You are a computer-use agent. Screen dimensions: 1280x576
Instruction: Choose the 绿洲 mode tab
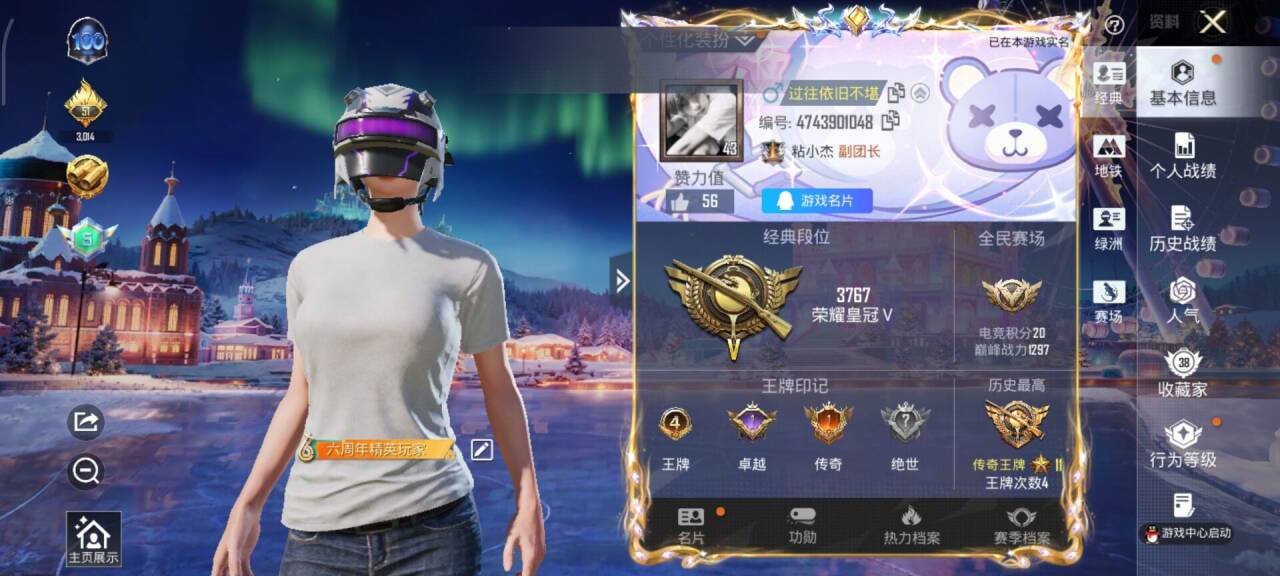1108,230
